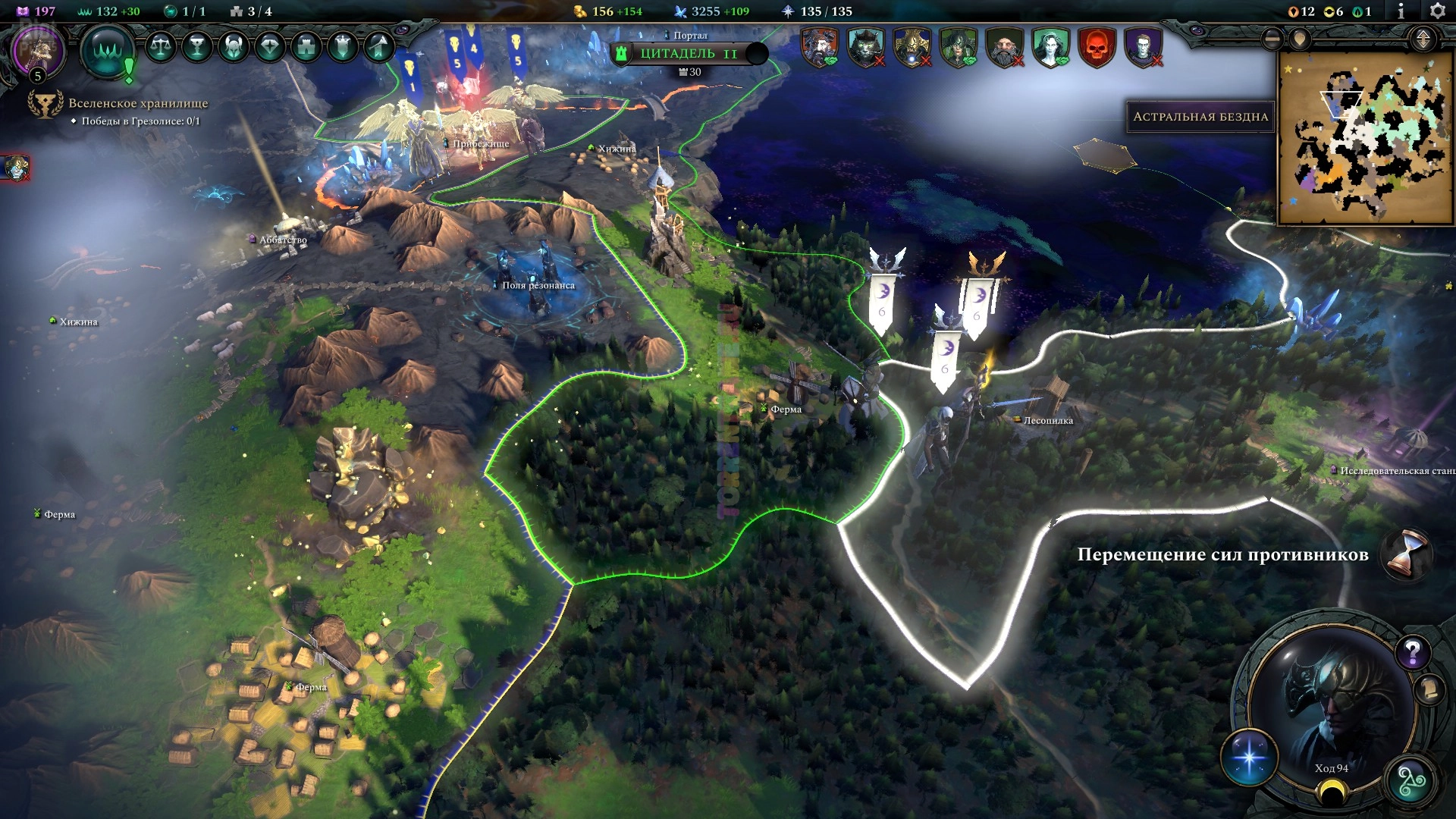
Task: Open the settings gear menu
Action: point(1436,11)
